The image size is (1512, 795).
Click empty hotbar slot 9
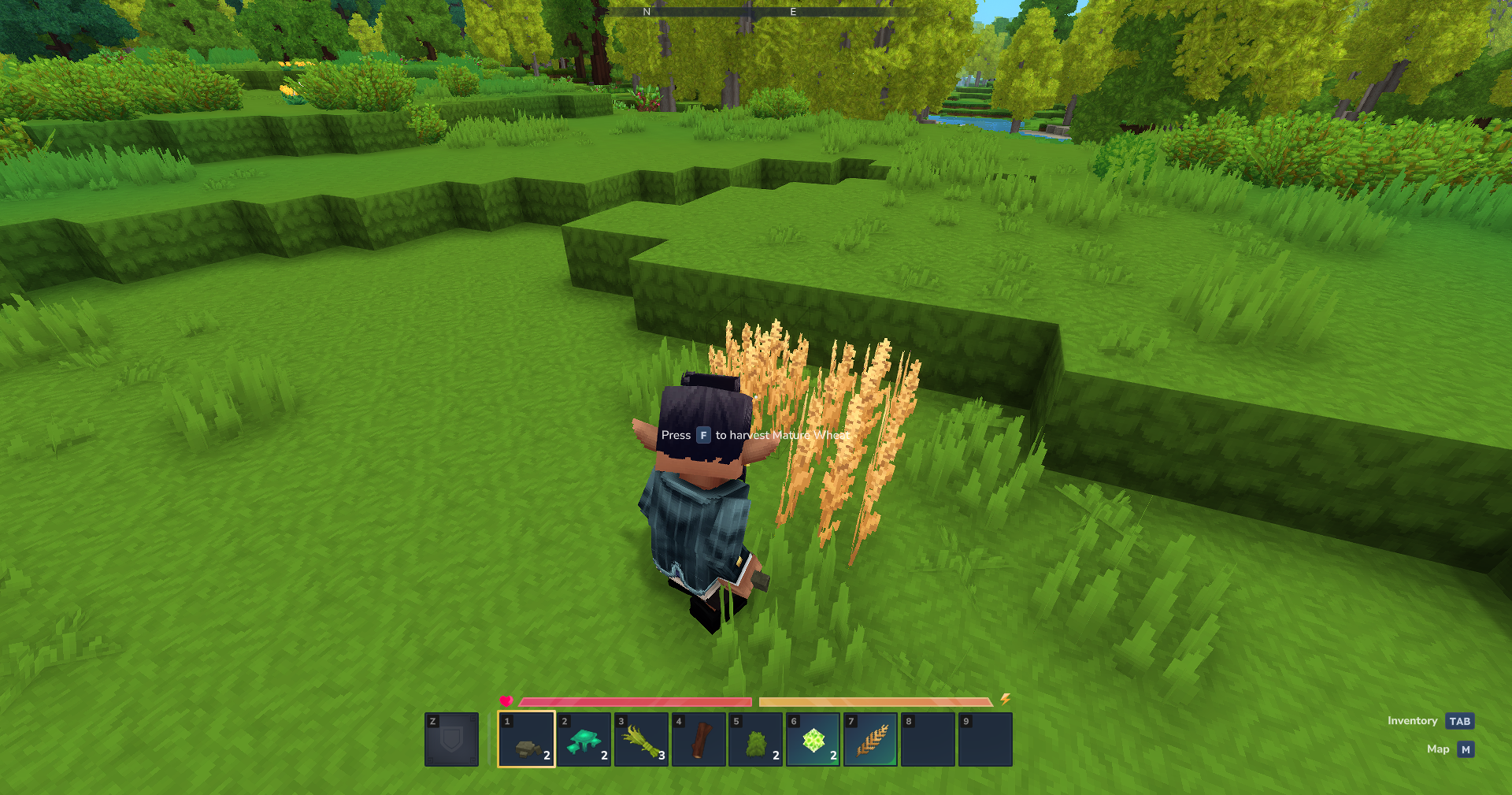984,739
